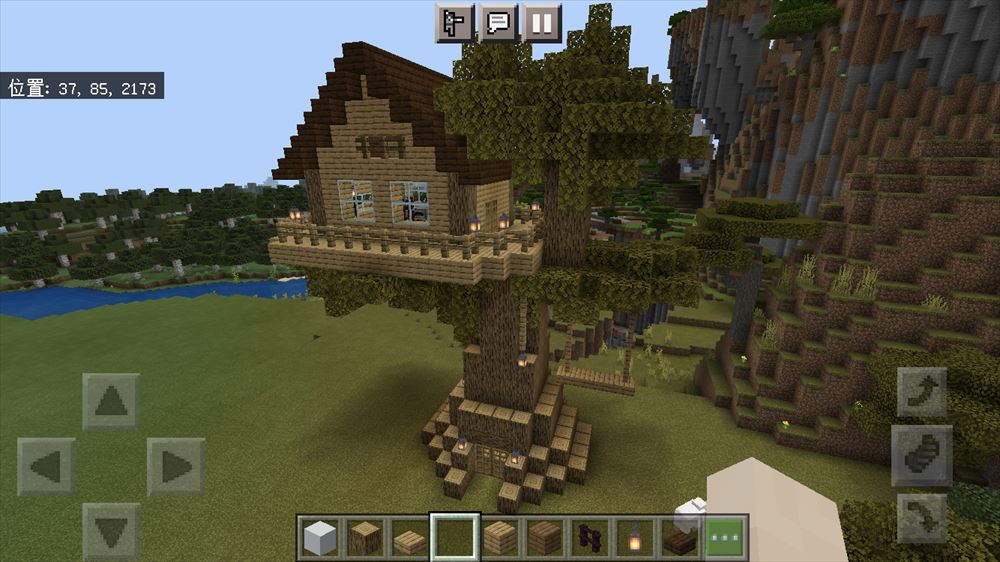Image resolution: width=1000 pixels, height=562 pixels.
Task: Tap the middle sneak/stop-flying button
Action: [922, 455]
